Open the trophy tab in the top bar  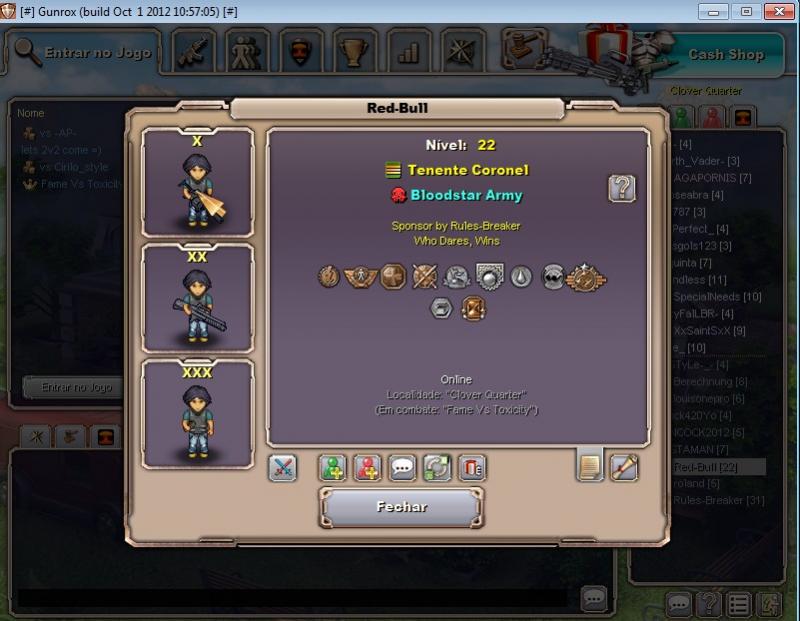[354, 52]
